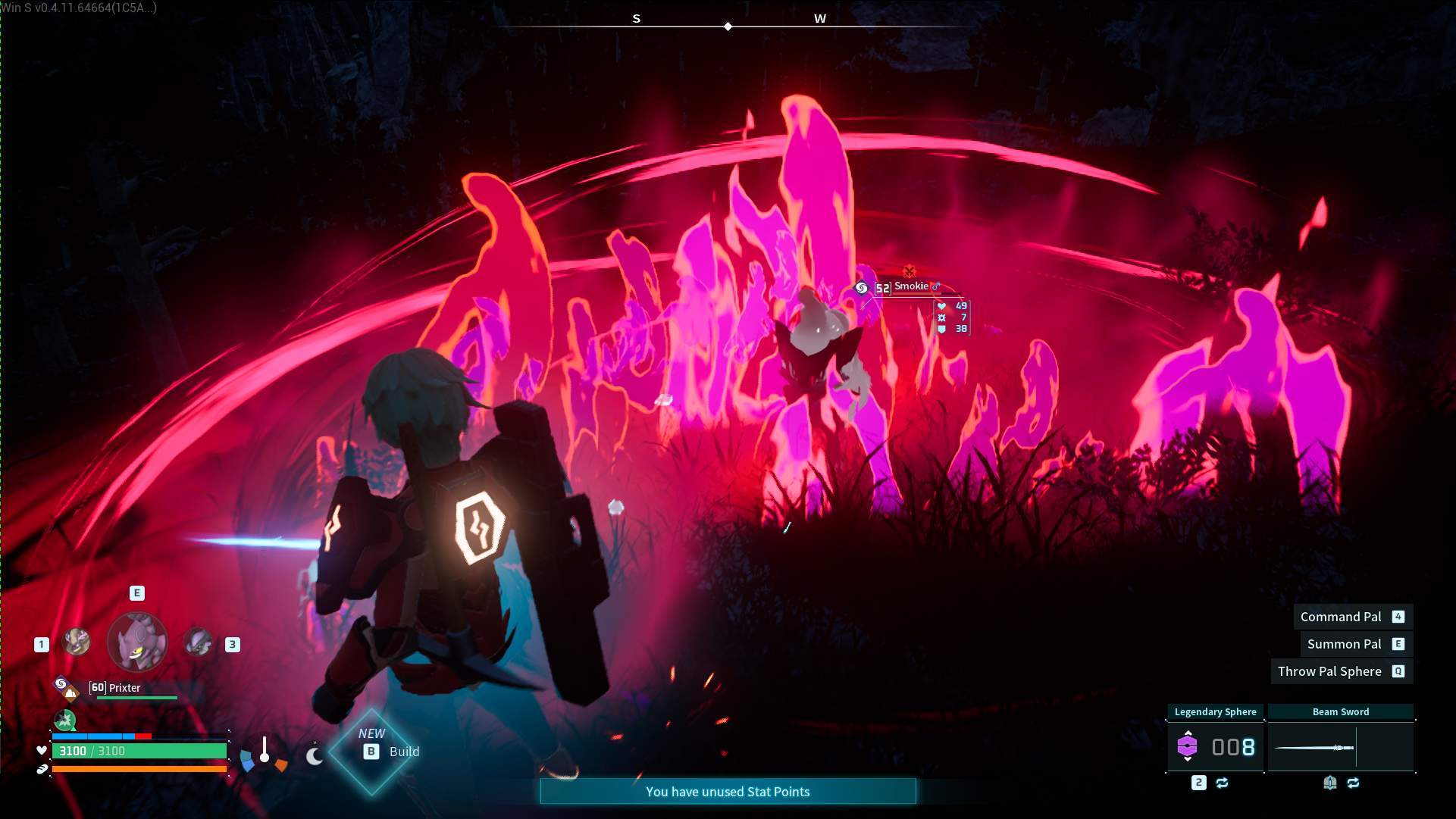Click the moon icon beside the thermometer

[315, 756]
